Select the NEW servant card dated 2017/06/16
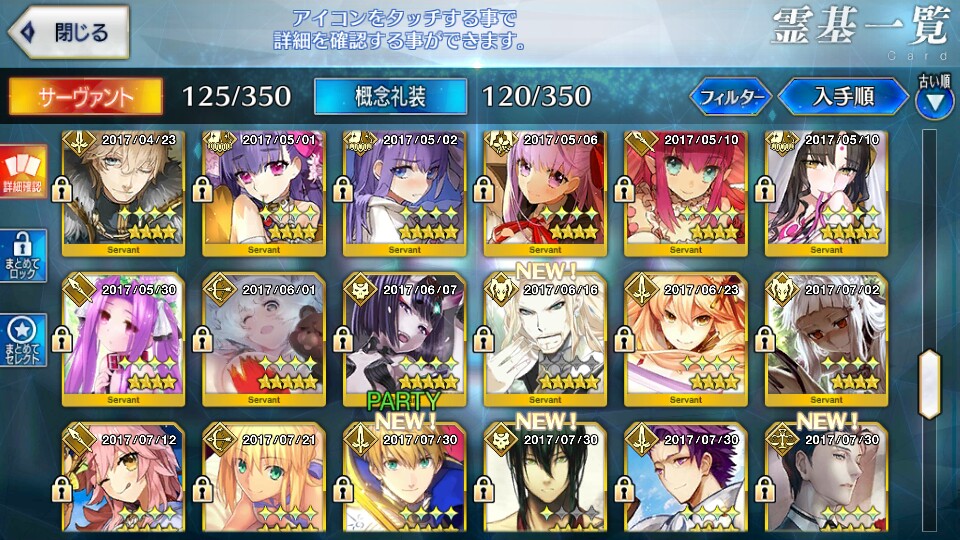Image resolution: width=960 pixels, height=540 pixels. (545, 340)
